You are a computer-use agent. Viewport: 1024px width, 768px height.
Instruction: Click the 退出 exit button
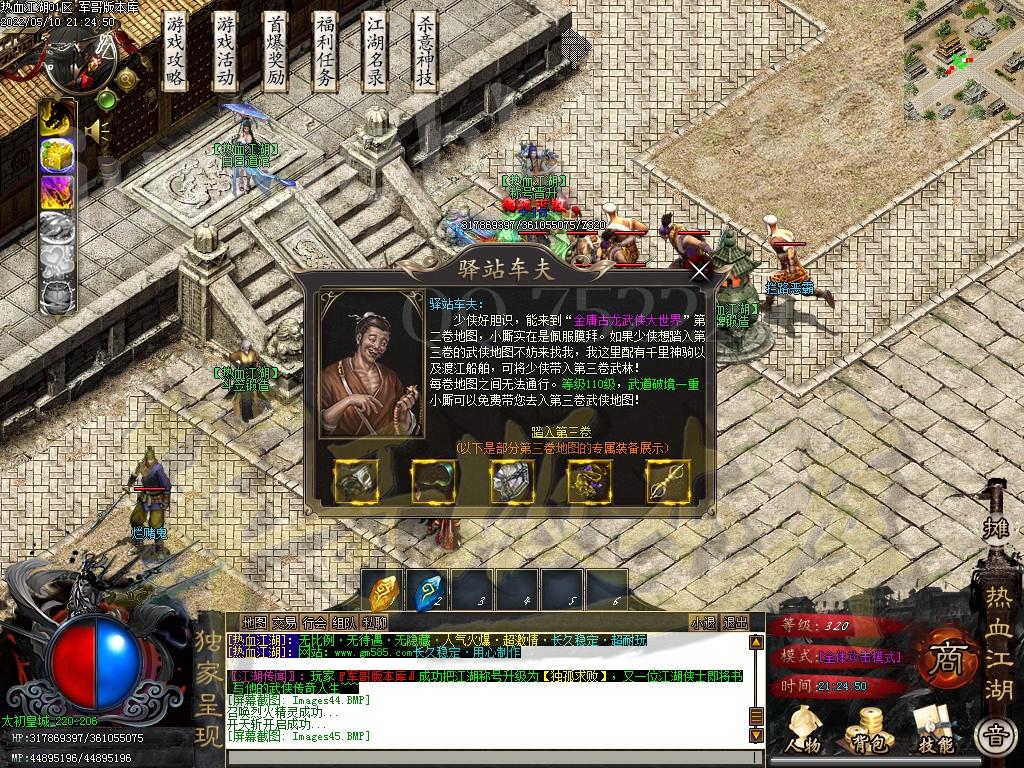point(735,623)
